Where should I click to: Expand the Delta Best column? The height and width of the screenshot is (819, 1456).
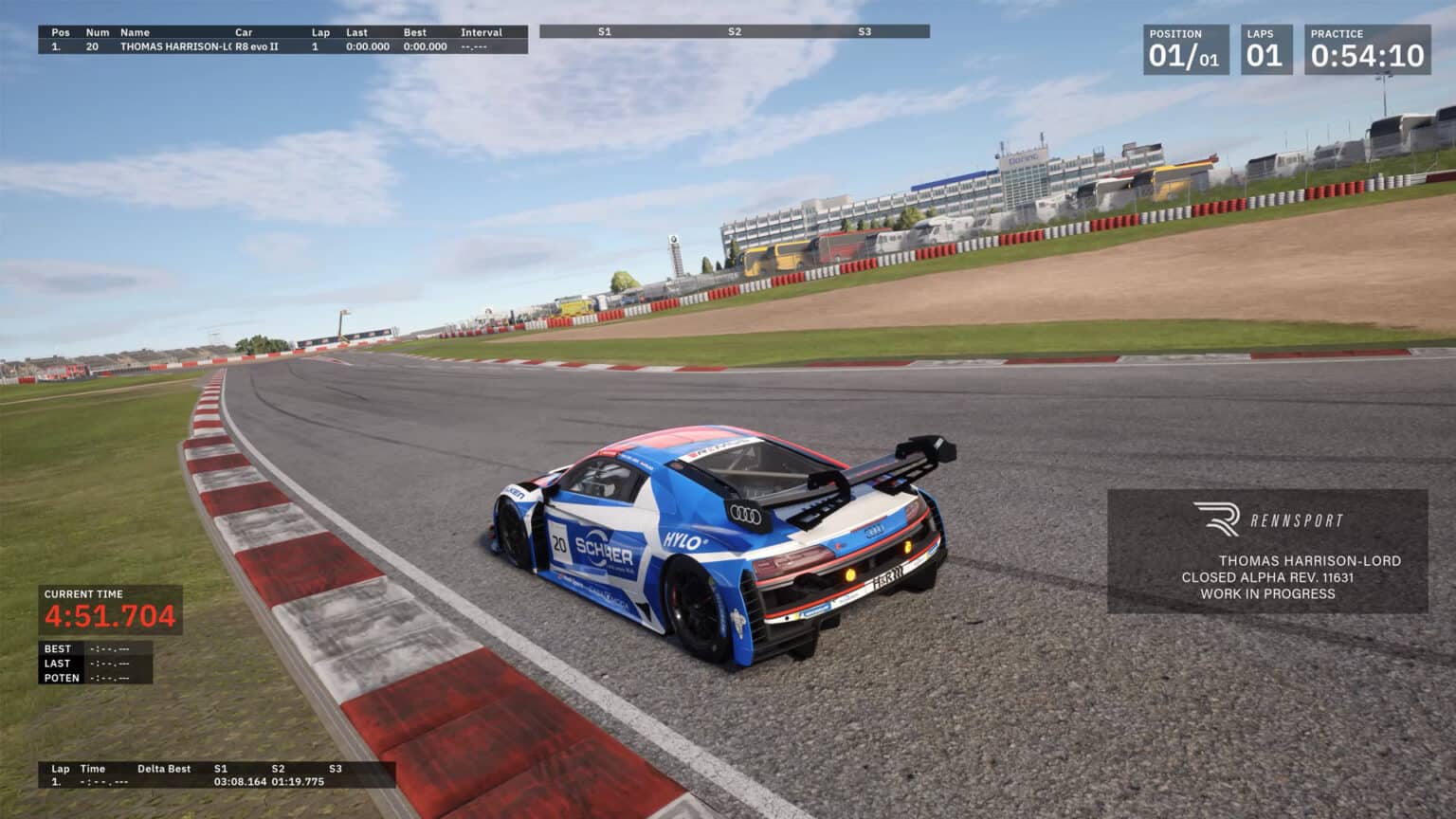163,769
